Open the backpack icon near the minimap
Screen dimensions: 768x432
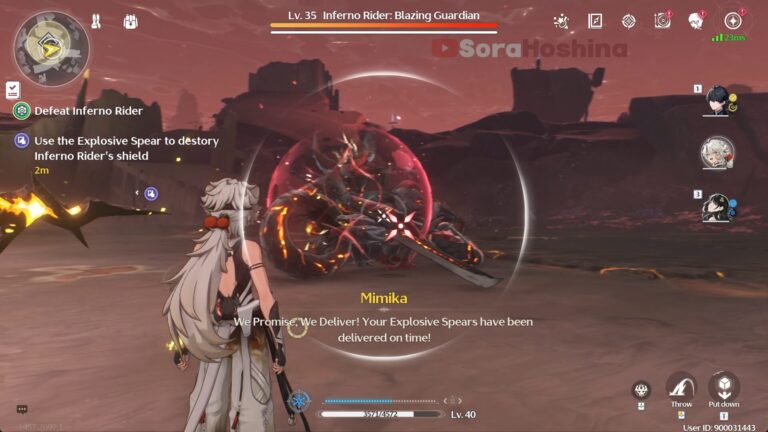pos(131,21)
